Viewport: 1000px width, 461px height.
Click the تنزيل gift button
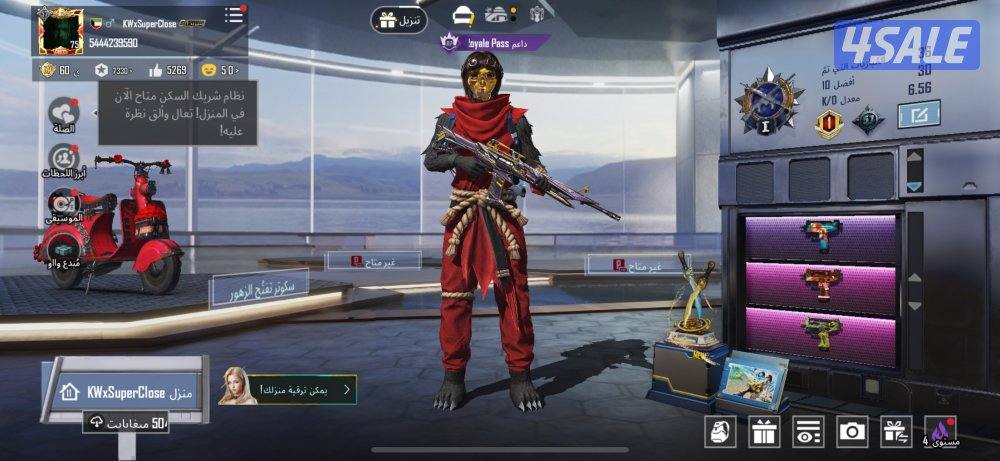pos(400,19)
